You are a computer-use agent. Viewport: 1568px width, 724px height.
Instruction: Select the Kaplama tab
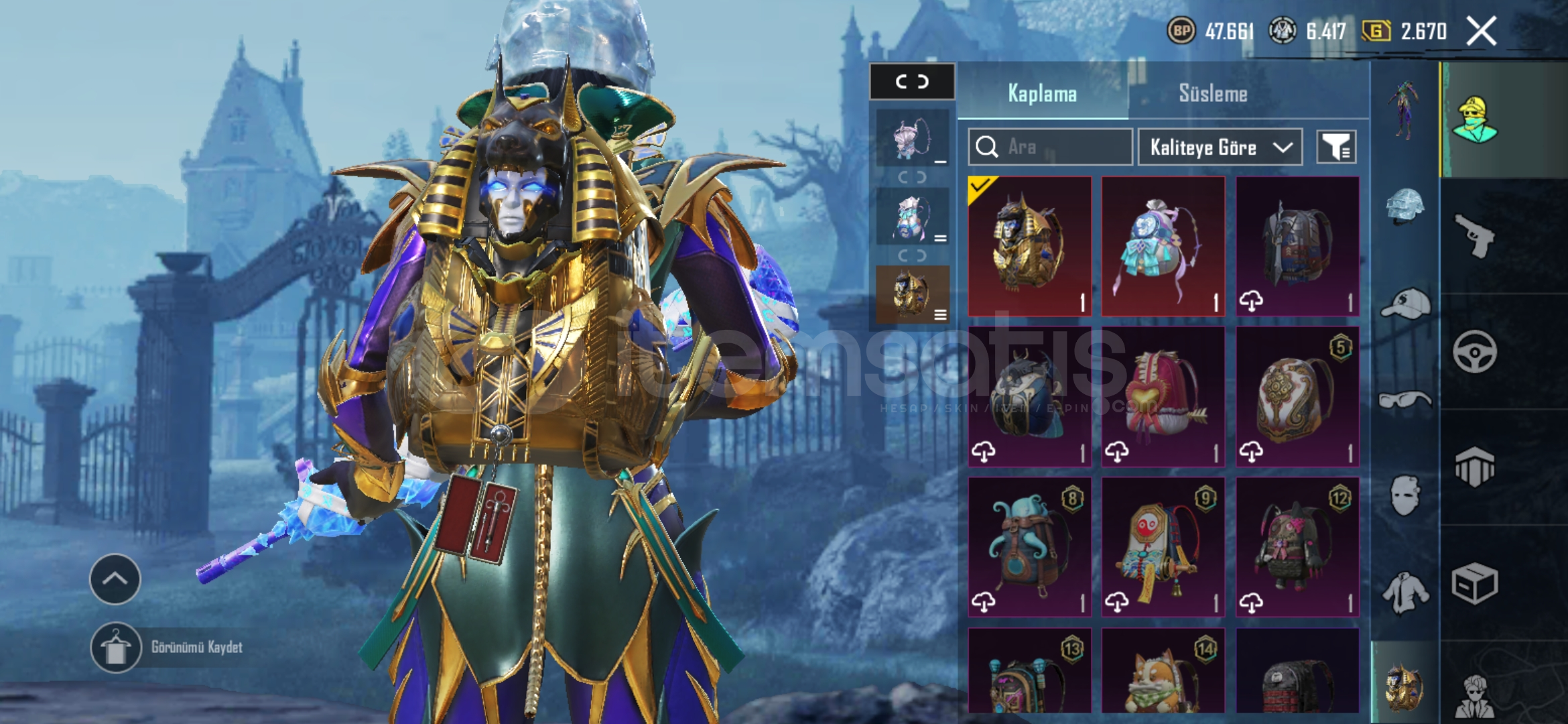pyautogui.click(x=1042, y=93)
